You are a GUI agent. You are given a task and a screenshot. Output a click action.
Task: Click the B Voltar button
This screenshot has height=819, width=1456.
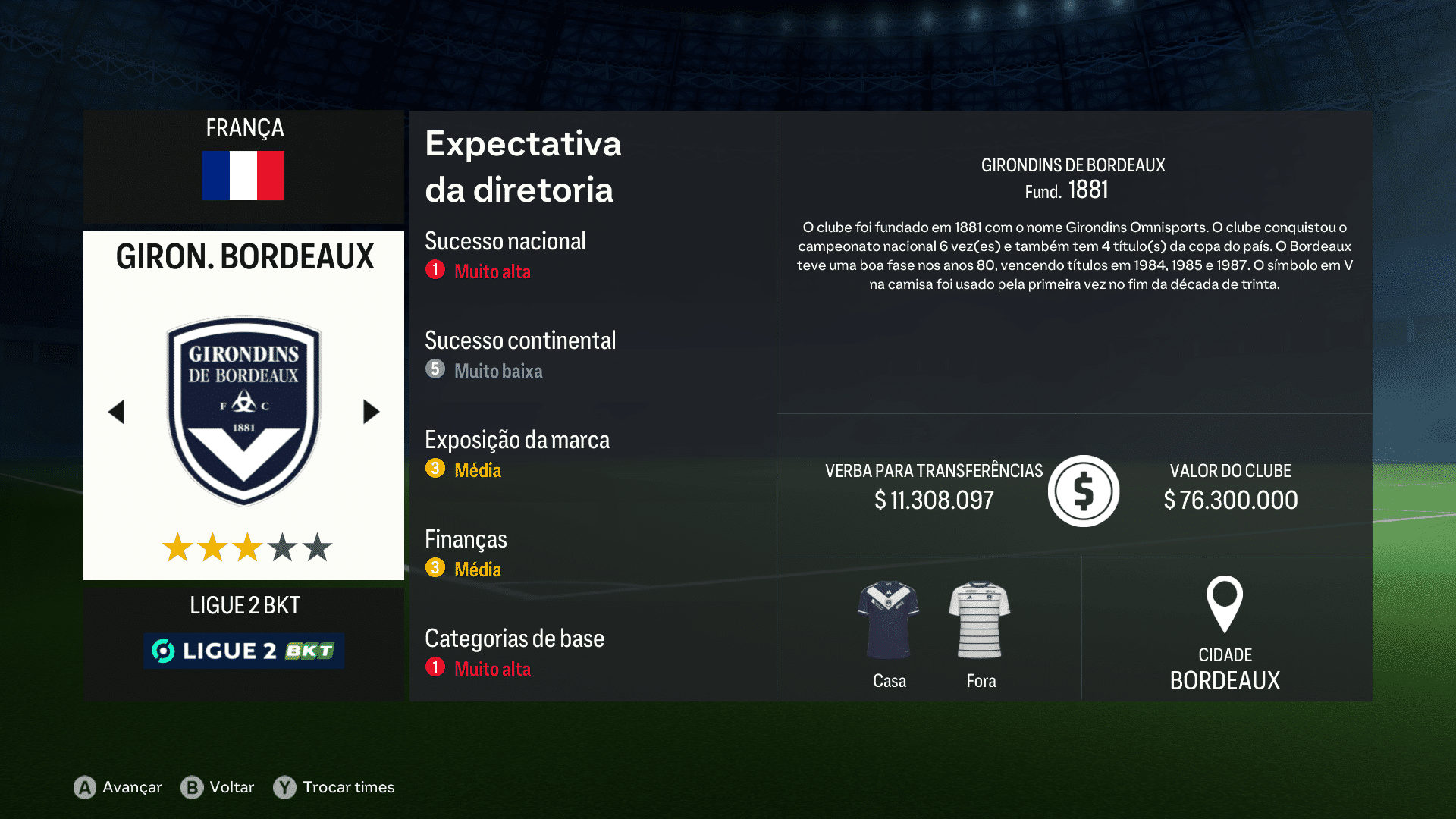220,787
